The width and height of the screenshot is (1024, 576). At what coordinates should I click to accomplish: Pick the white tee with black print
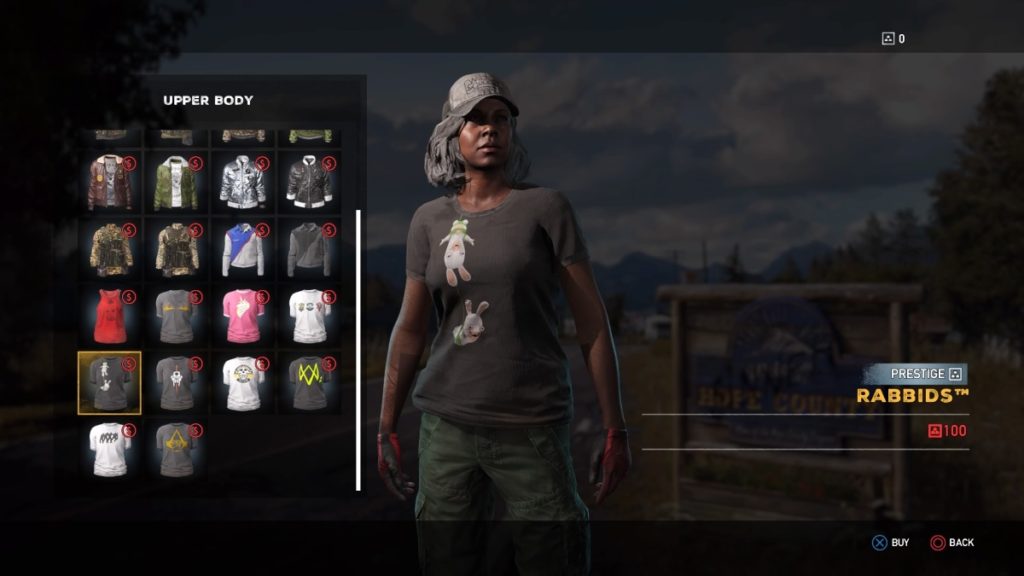pos(110,449)
